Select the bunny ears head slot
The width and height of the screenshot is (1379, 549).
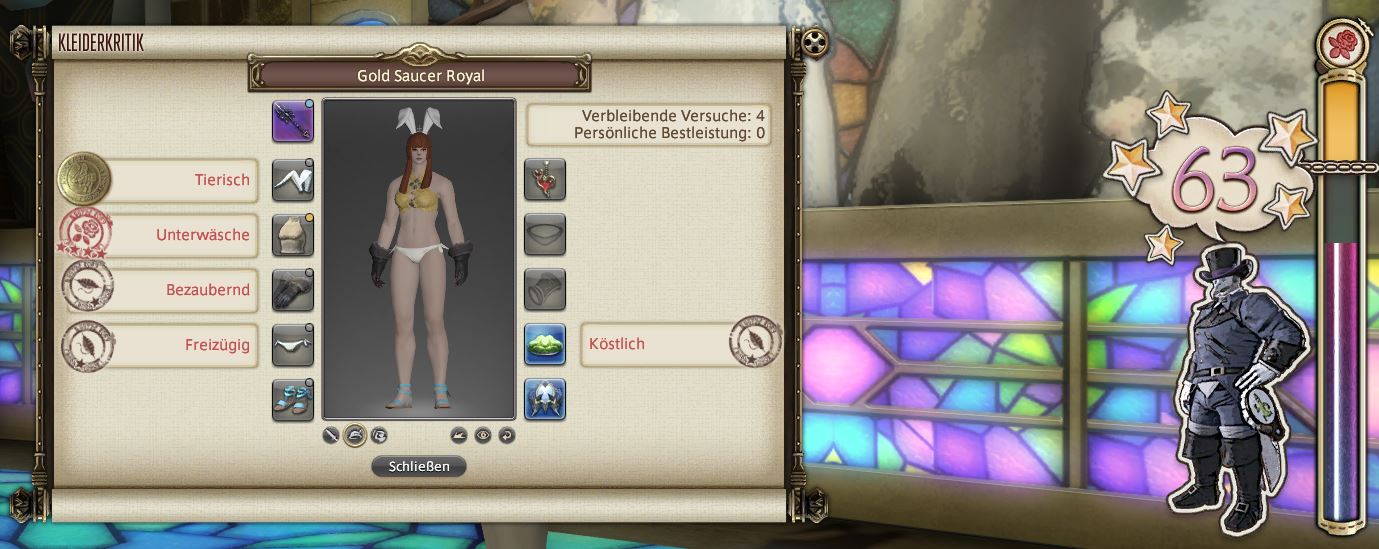[x=293, y=180]
